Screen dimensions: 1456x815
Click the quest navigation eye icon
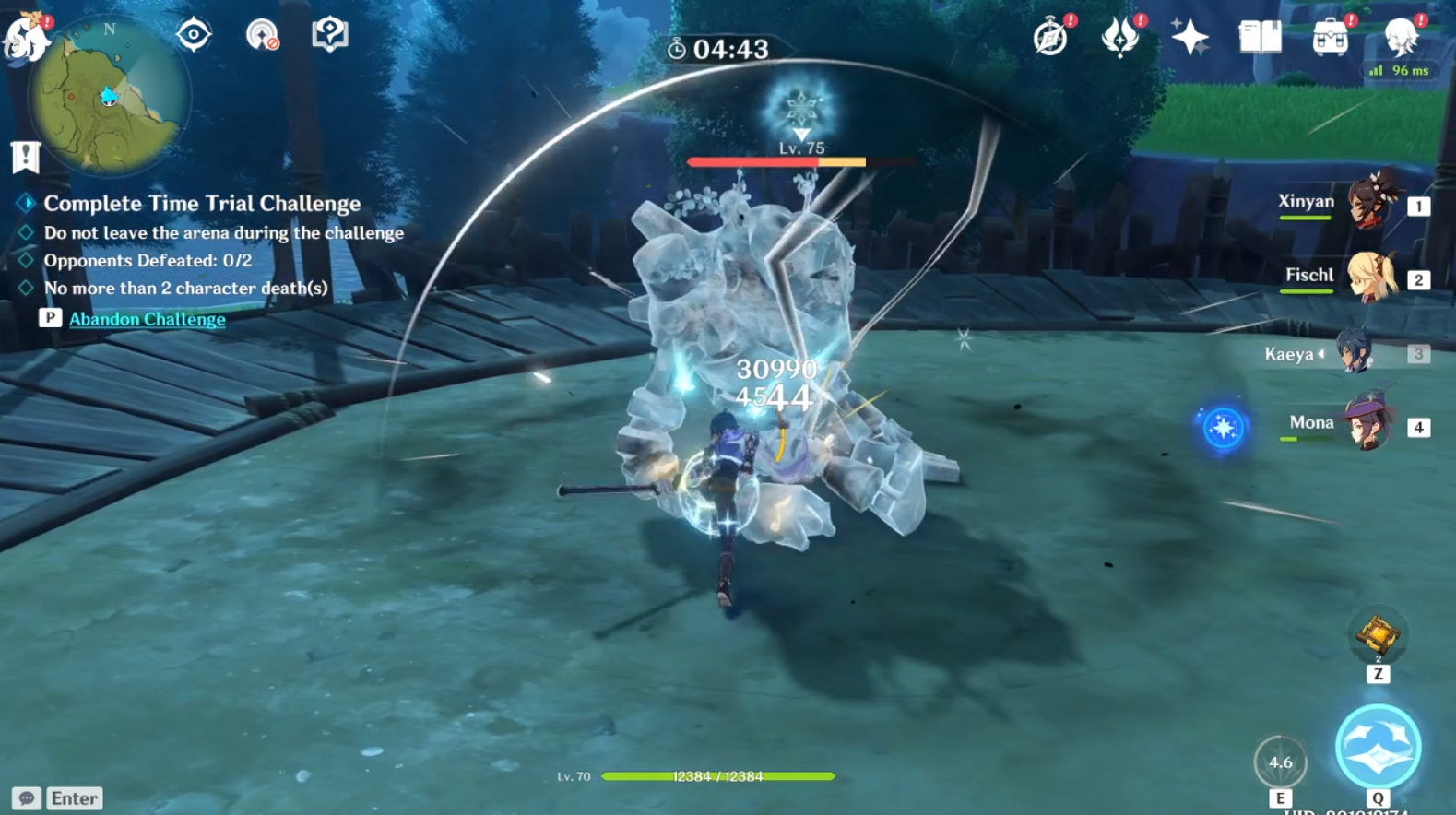pos(194,35)
